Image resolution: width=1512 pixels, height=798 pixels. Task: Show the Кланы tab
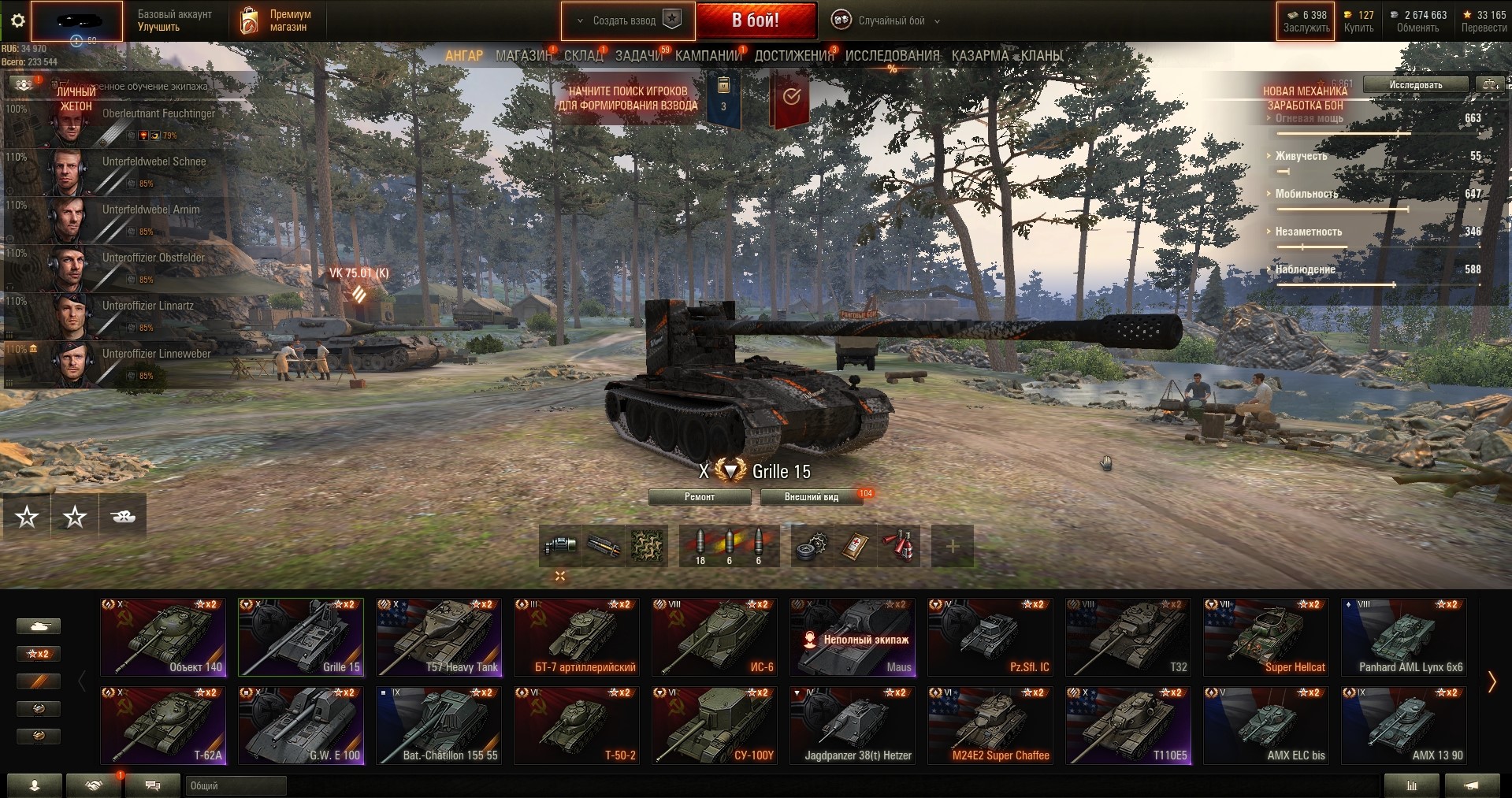(1042, 56)
